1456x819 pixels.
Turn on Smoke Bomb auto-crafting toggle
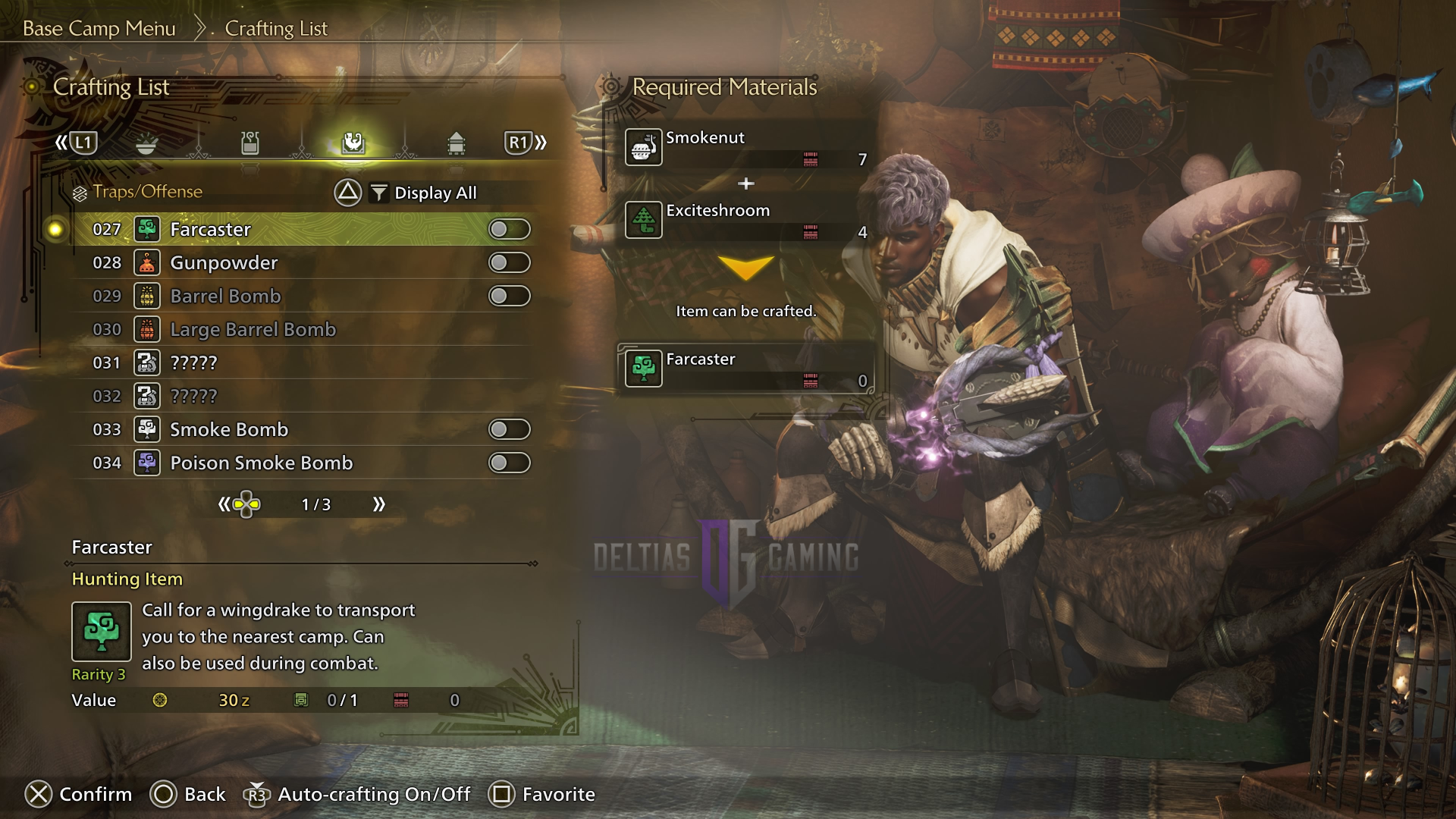(509, 429)
